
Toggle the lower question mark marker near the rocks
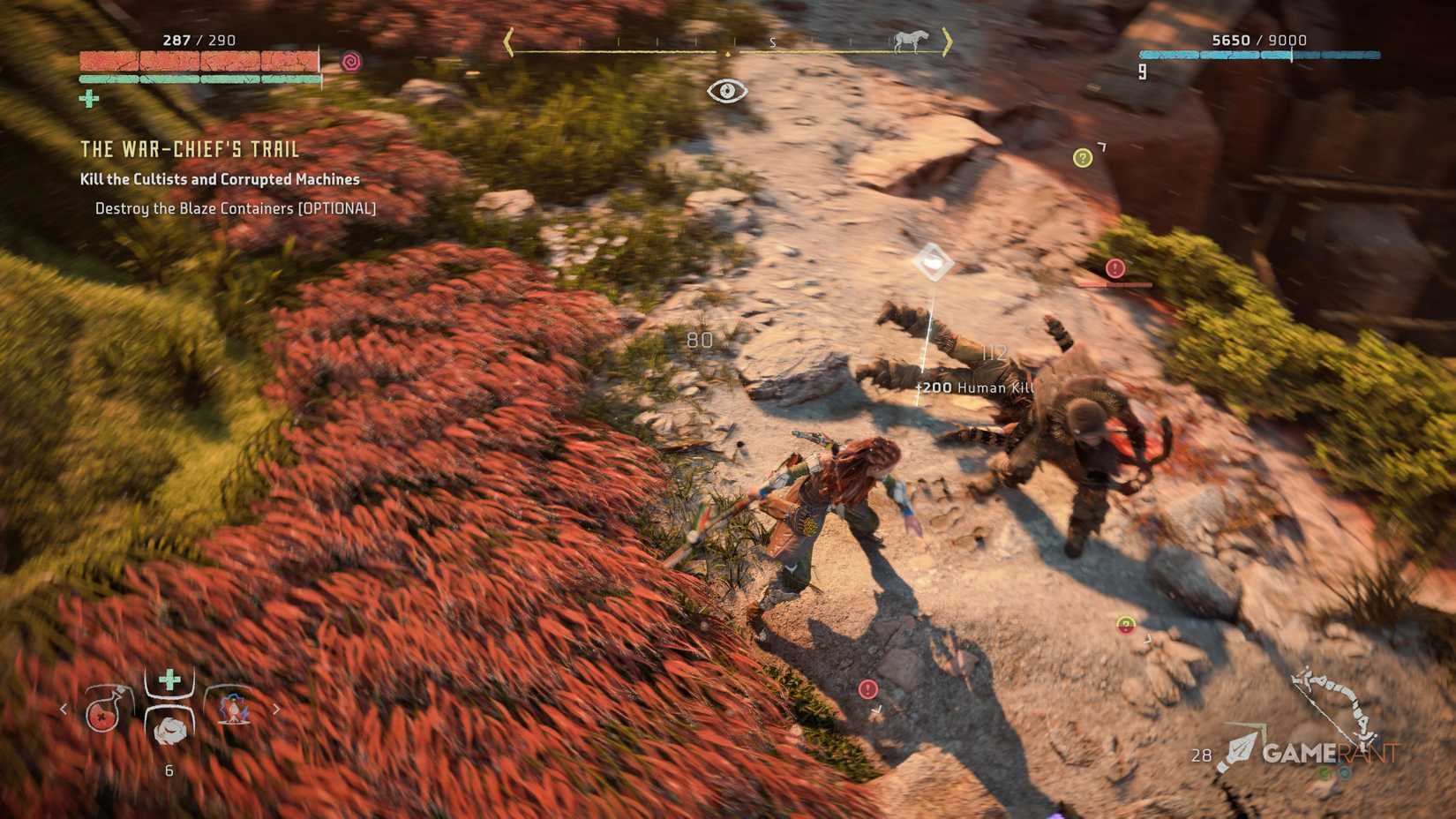coord(1125,624)
